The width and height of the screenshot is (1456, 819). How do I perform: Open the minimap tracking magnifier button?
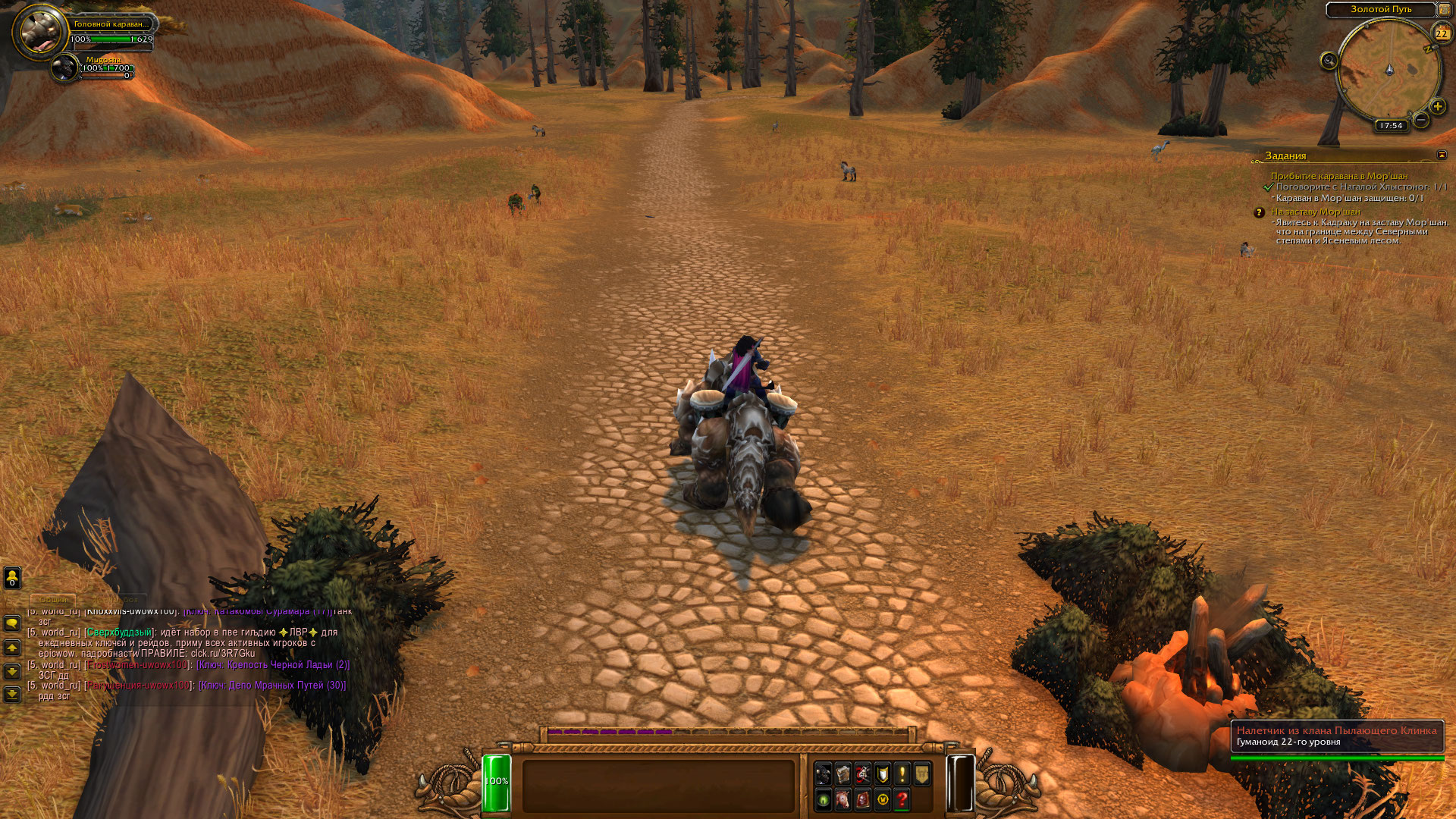pos(1329,61)
